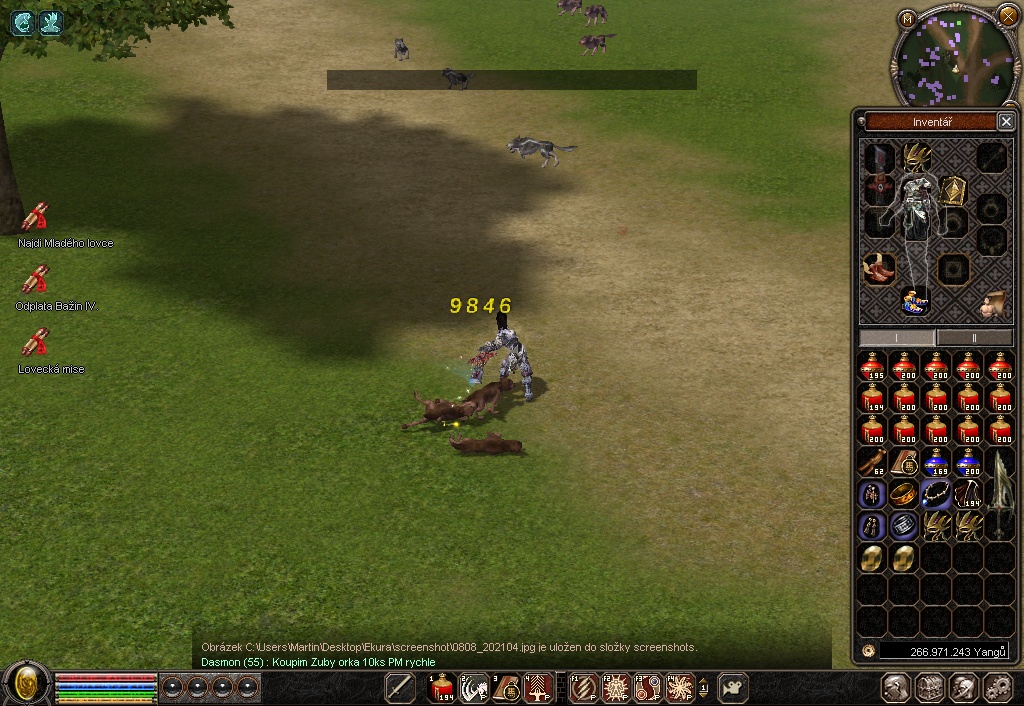Viewport: 1024px width, 706px height.
Task: Close the Inventář window
Action: 1006,122
